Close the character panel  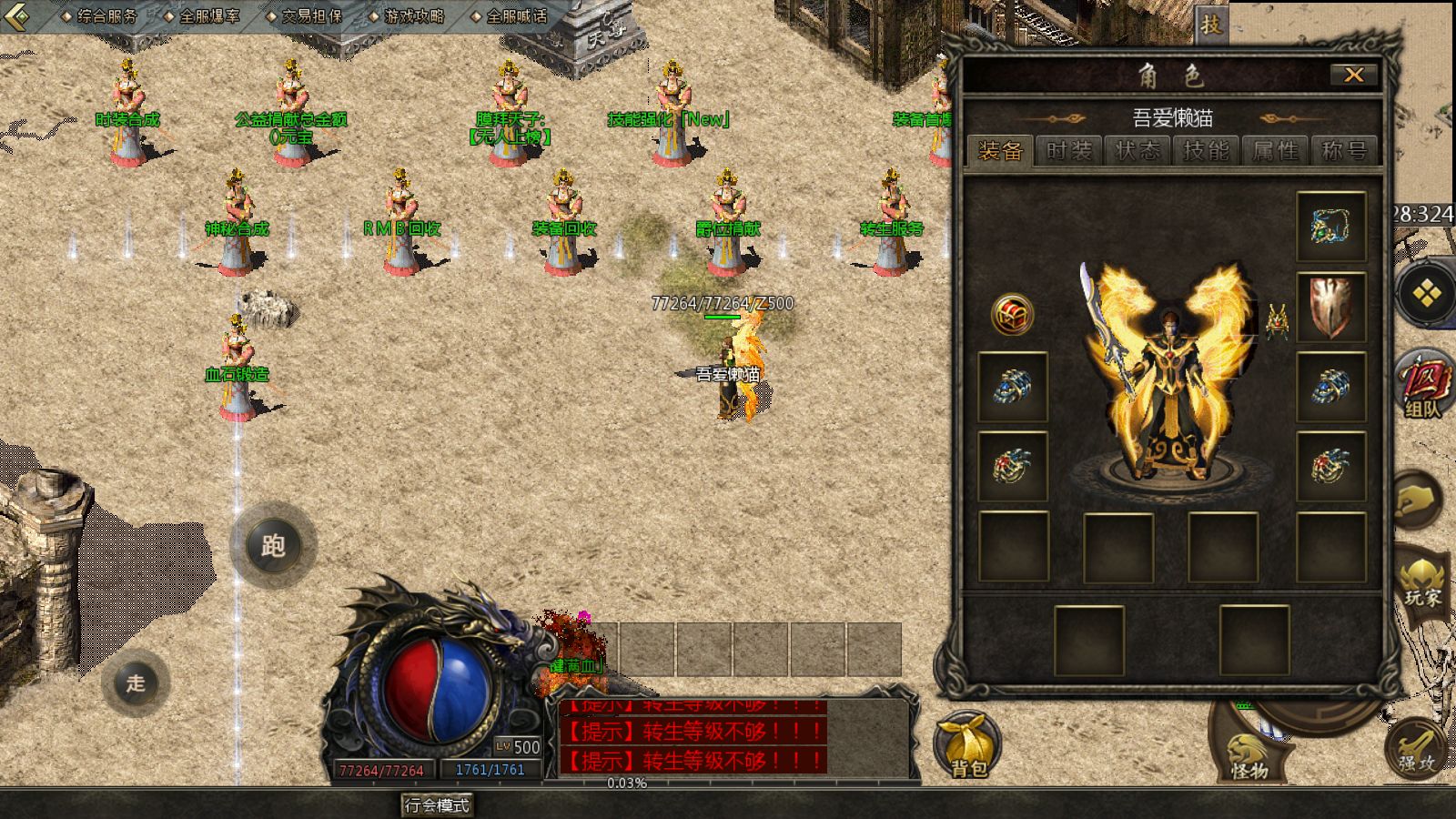click(1353, 75)
